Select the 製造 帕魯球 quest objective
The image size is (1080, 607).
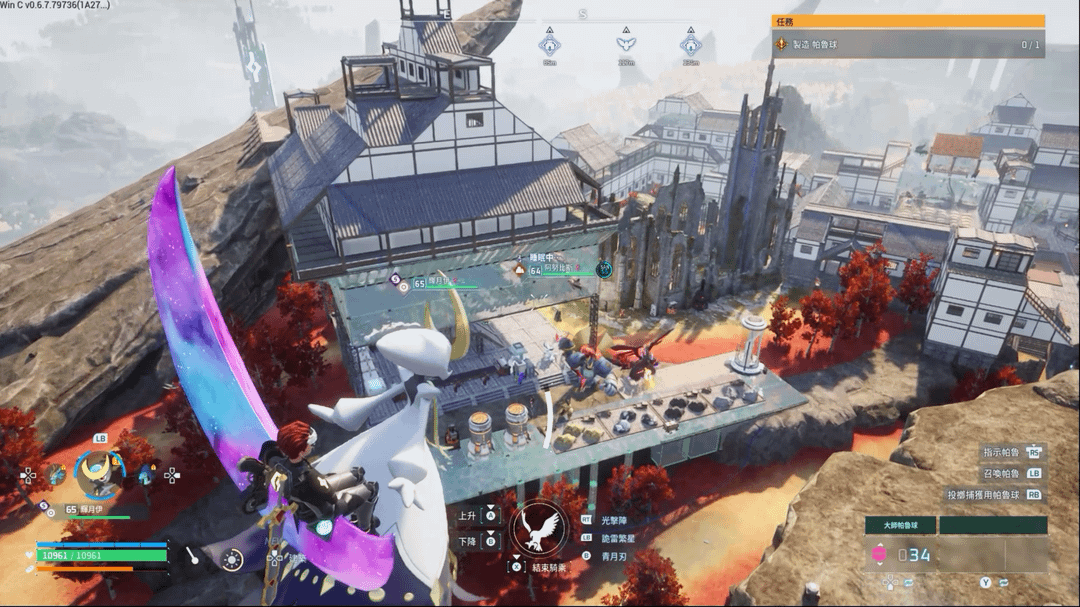[x=908, y=45]
